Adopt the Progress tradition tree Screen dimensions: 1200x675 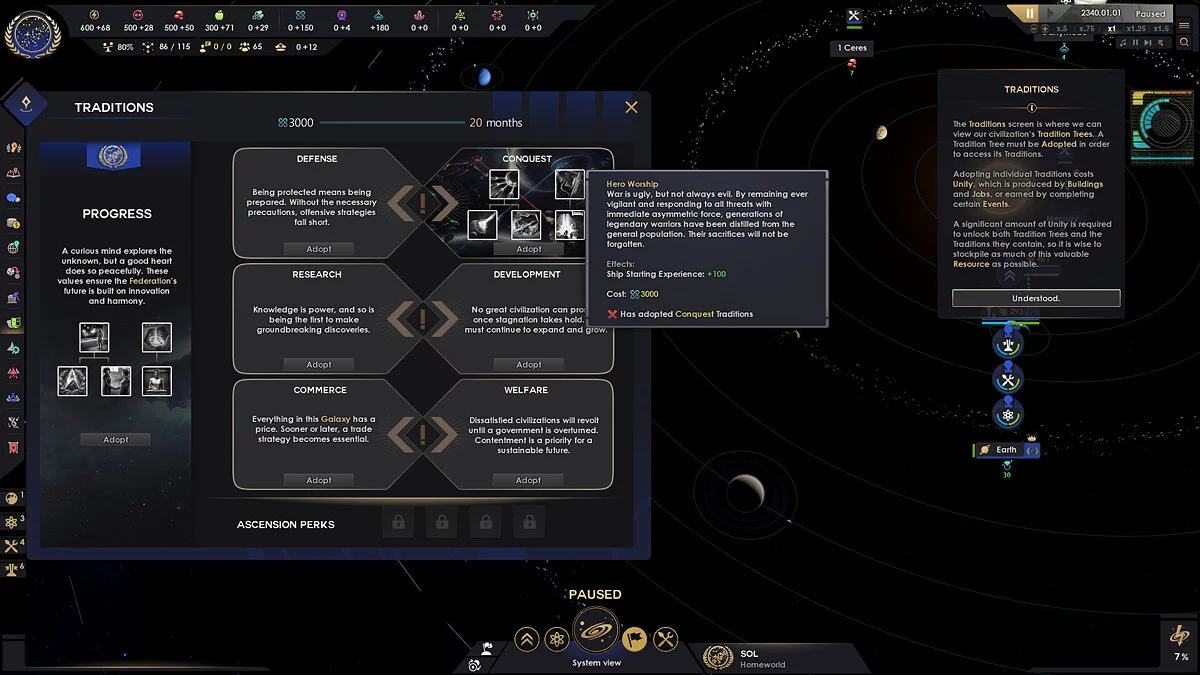[x=116, y=439]
